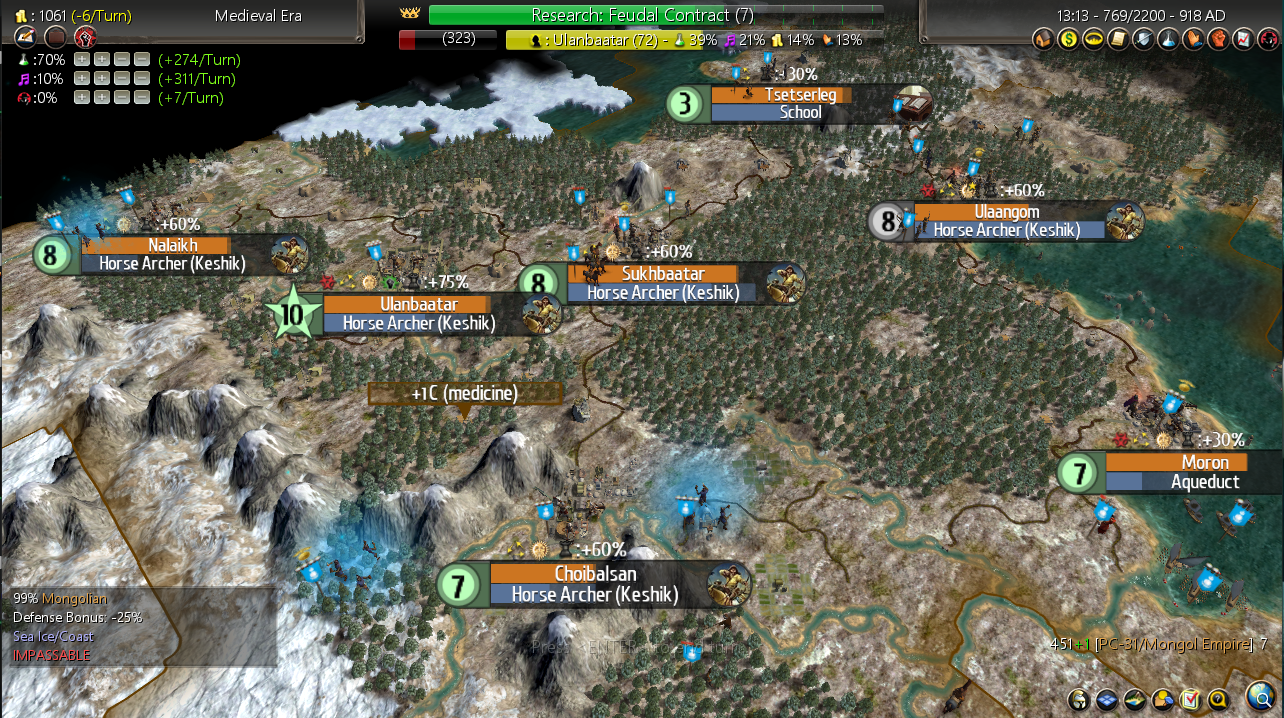Open the Foreign Advisor scroll icon
The width and height of the screenshot is (1284, 718).
tap(1117, 40)
